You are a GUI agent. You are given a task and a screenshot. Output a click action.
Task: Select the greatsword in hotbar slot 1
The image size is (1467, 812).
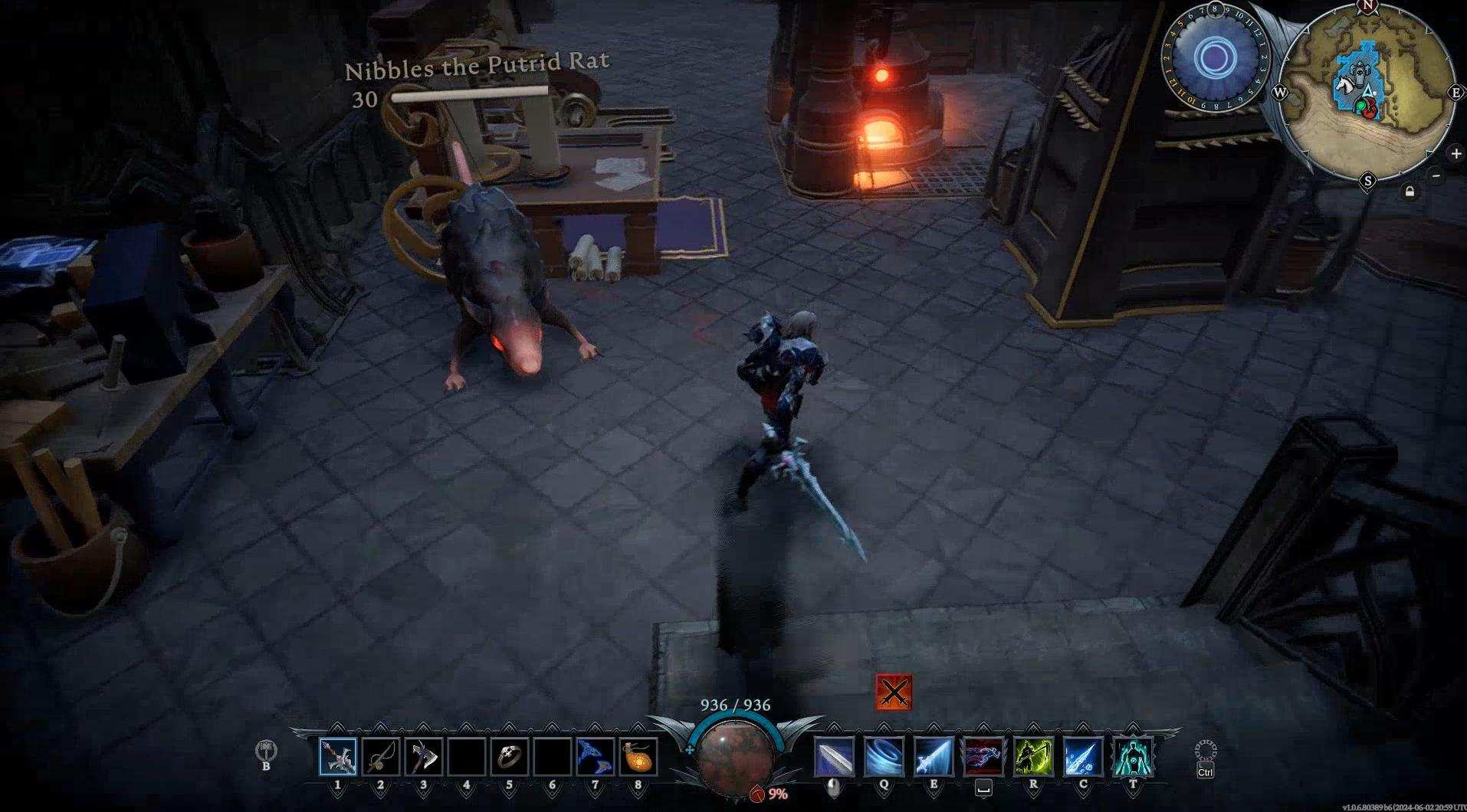click(x=338, y=757)
